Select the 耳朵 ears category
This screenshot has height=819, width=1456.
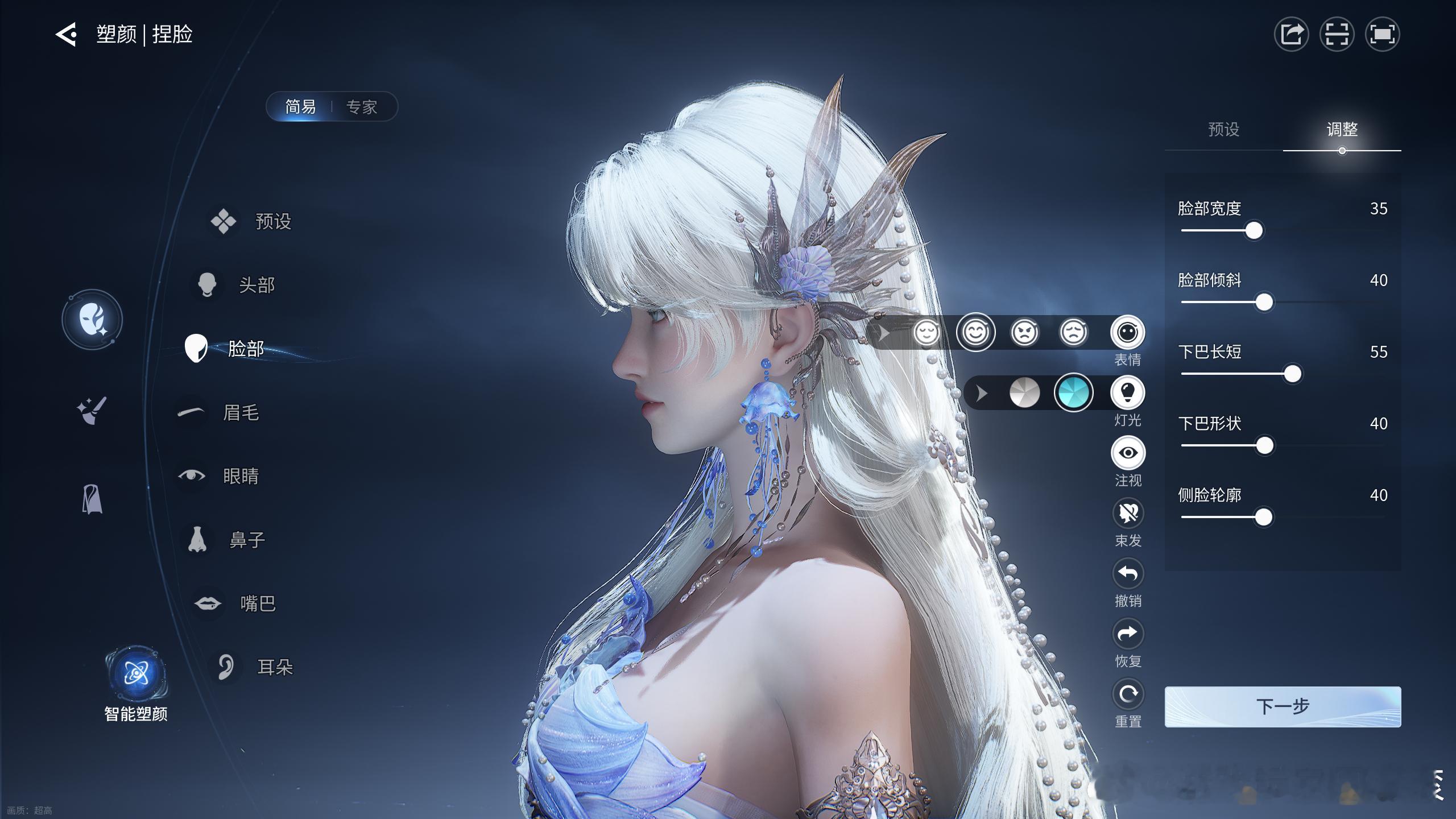pos(274,667)
